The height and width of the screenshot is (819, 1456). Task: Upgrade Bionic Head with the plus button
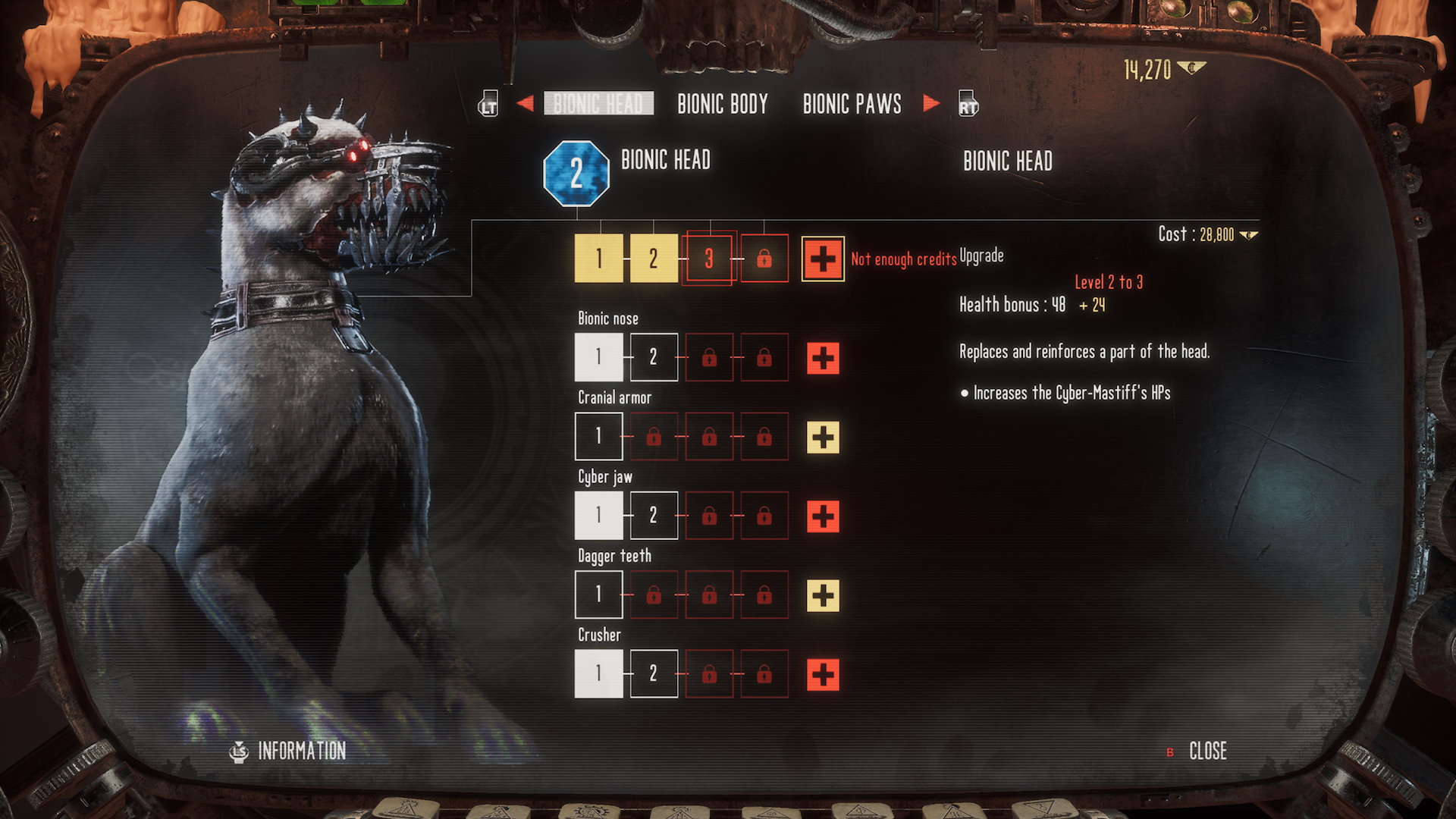[823, 259]
